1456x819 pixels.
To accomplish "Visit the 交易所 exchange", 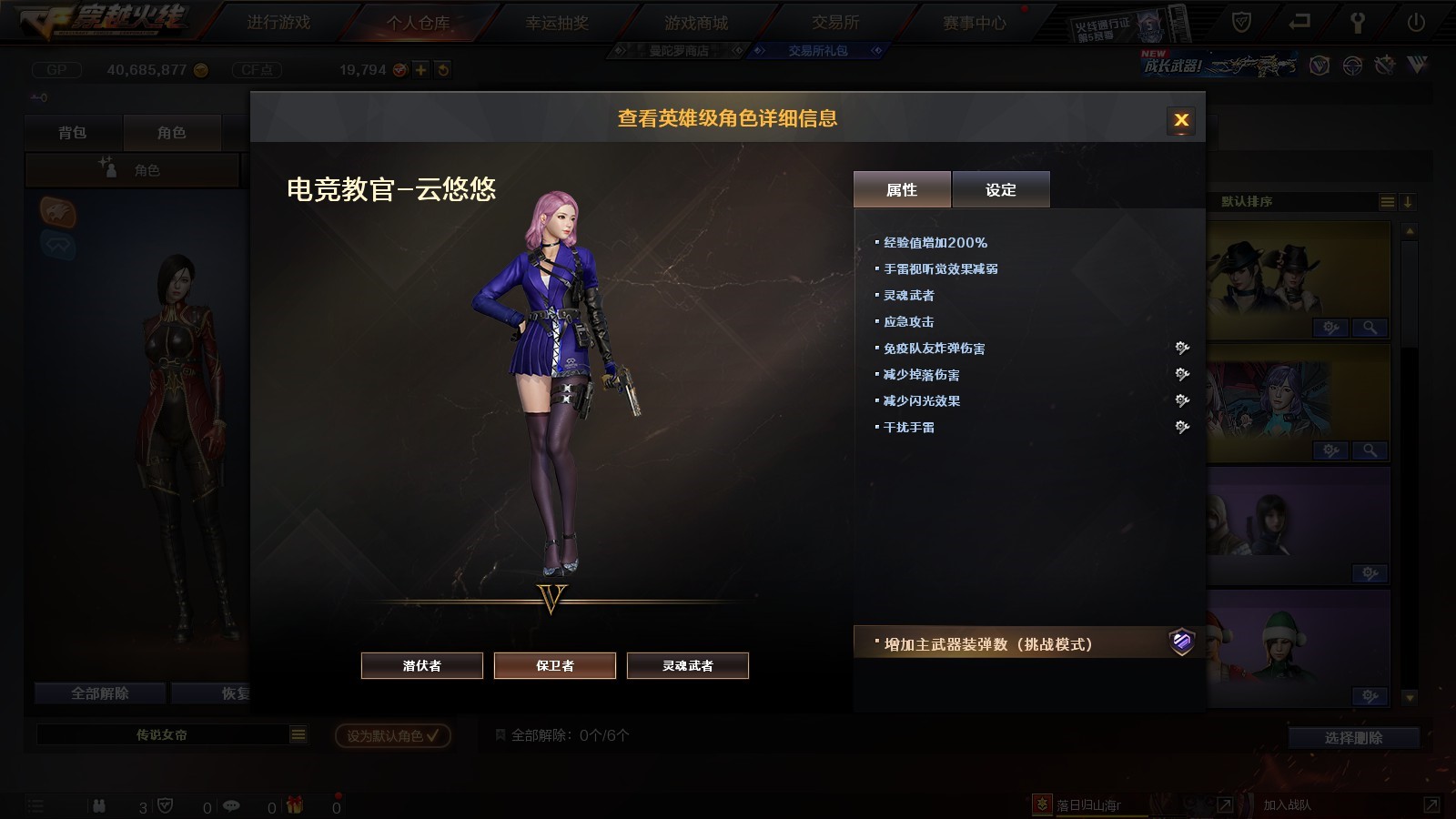I will coord(835,22).
